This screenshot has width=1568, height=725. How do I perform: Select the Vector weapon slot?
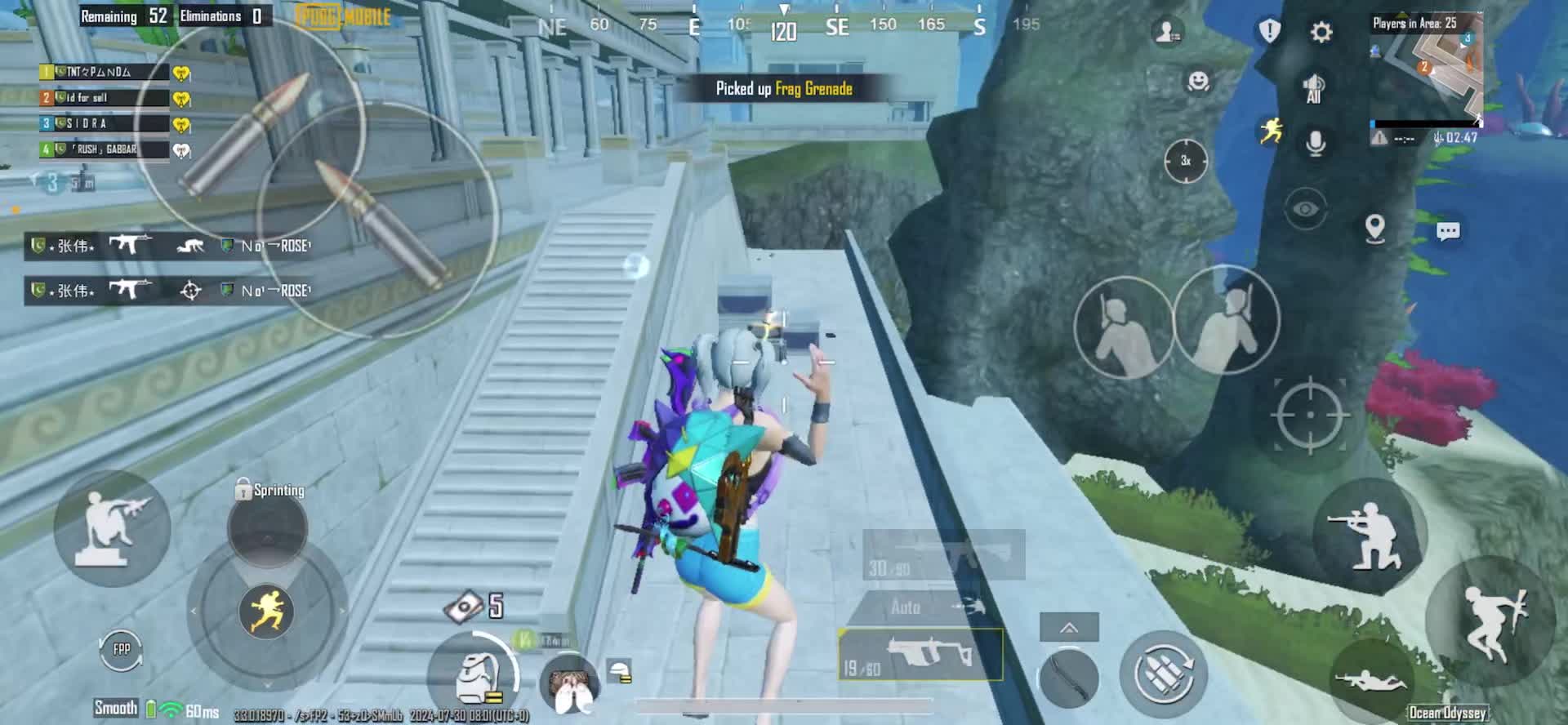921,655
